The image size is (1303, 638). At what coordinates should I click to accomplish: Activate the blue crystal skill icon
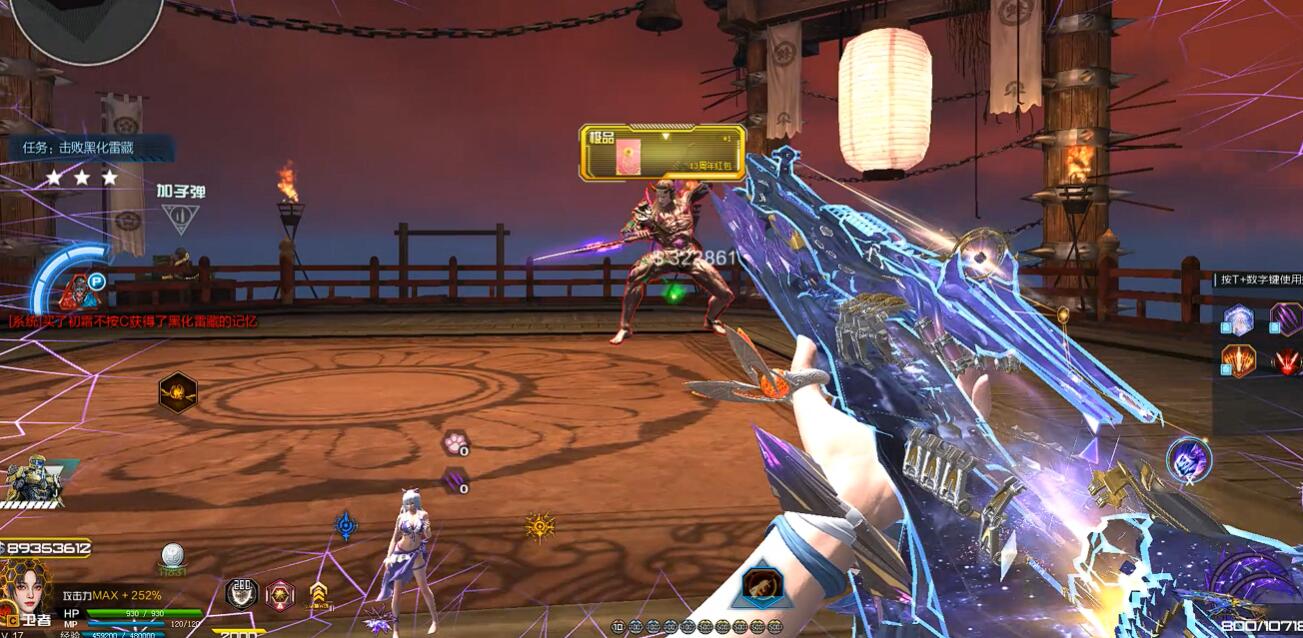click(x=1238, y=320)
